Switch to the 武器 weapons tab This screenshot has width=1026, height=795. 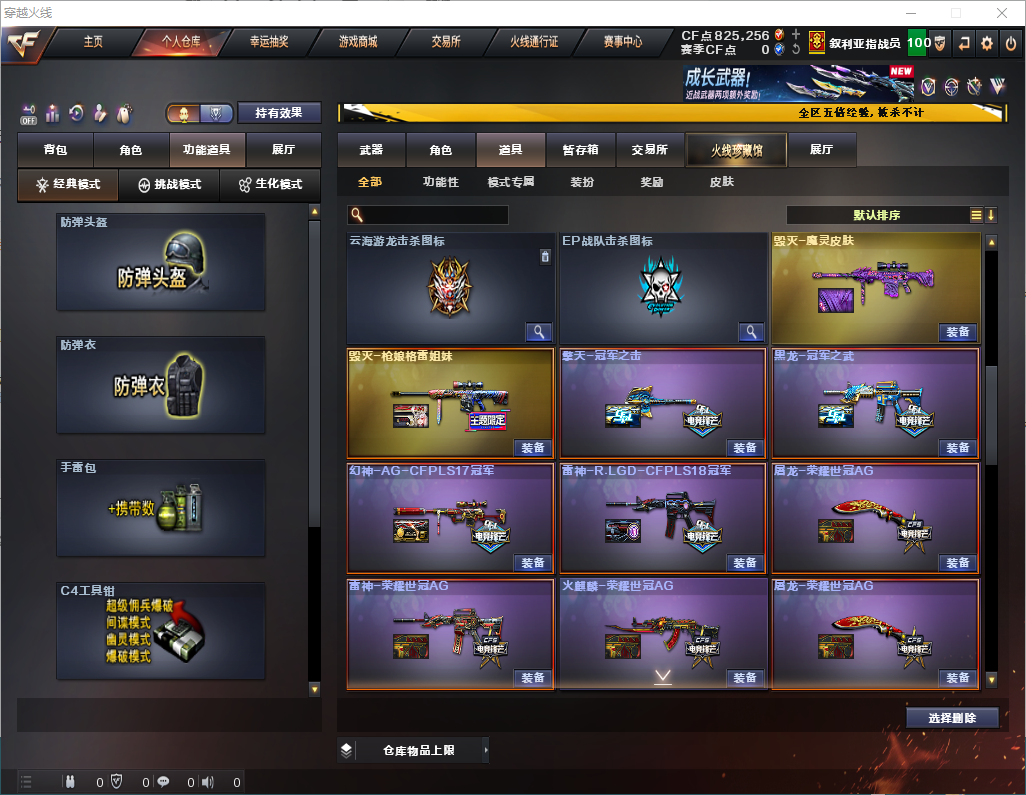[371, 150]
